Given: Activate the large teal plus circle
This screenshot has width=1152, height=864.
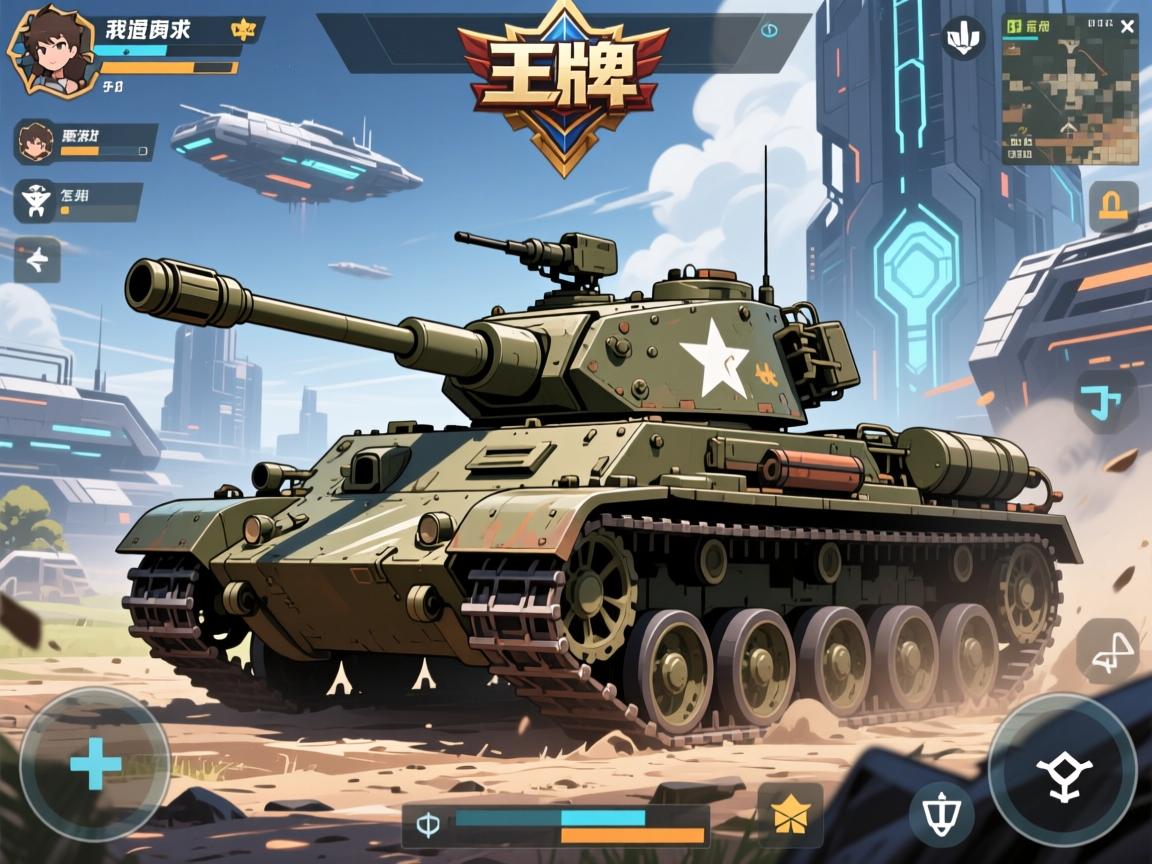Looking at the screenshot, I should point(95,765).
